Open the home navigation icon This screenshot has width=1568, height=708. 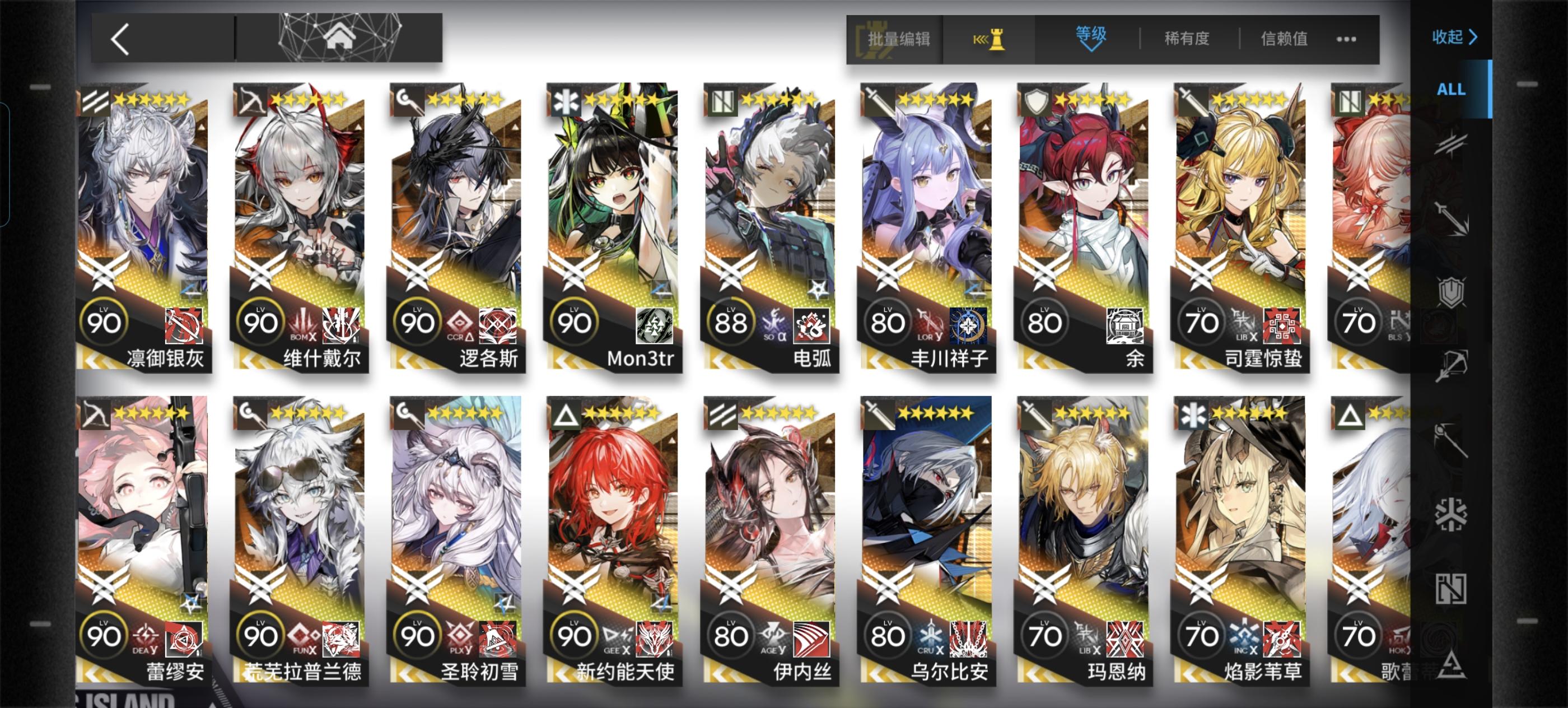click(339, 40)
